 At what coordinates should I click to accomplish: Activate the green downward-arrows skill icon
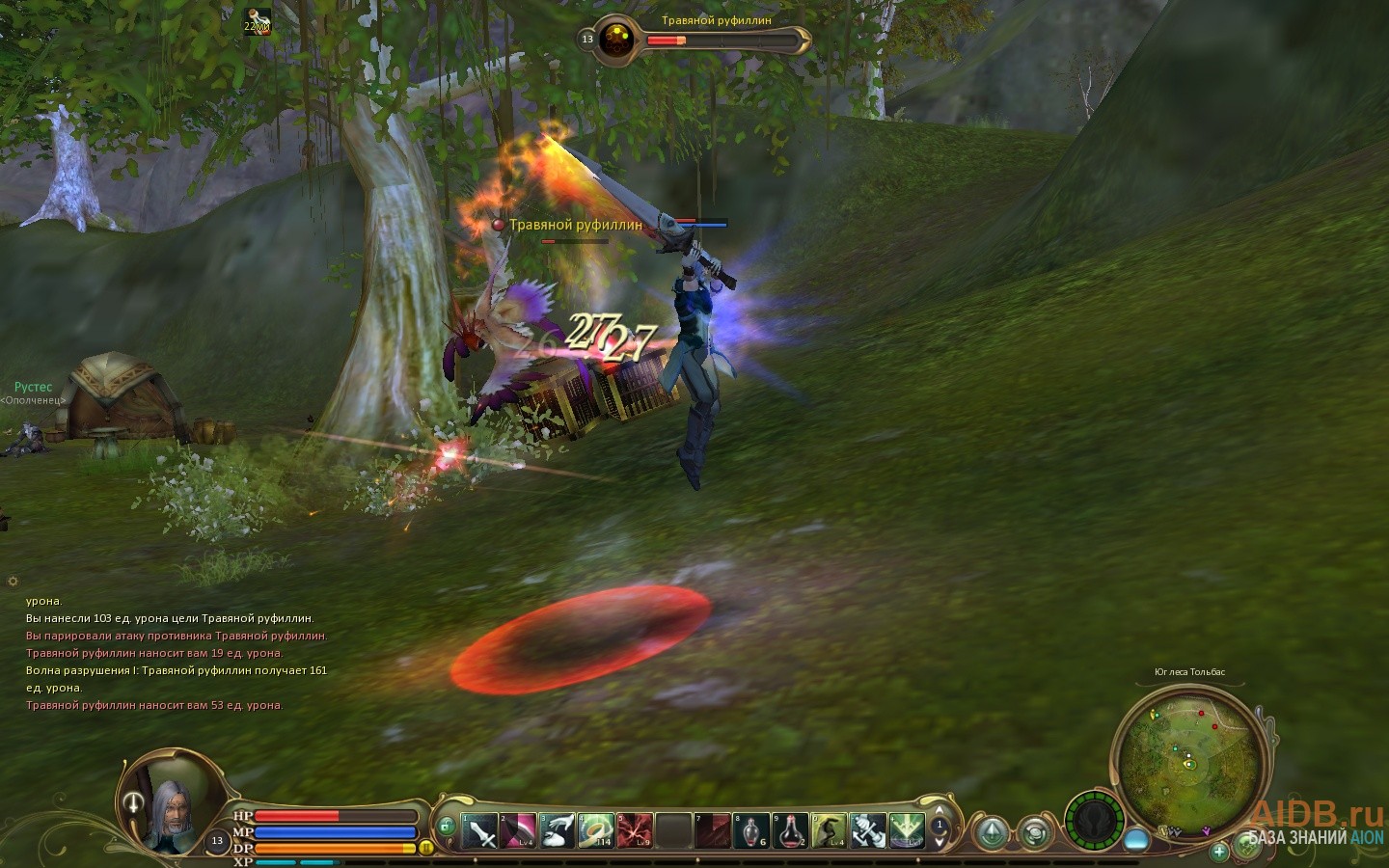click(907, 830)
